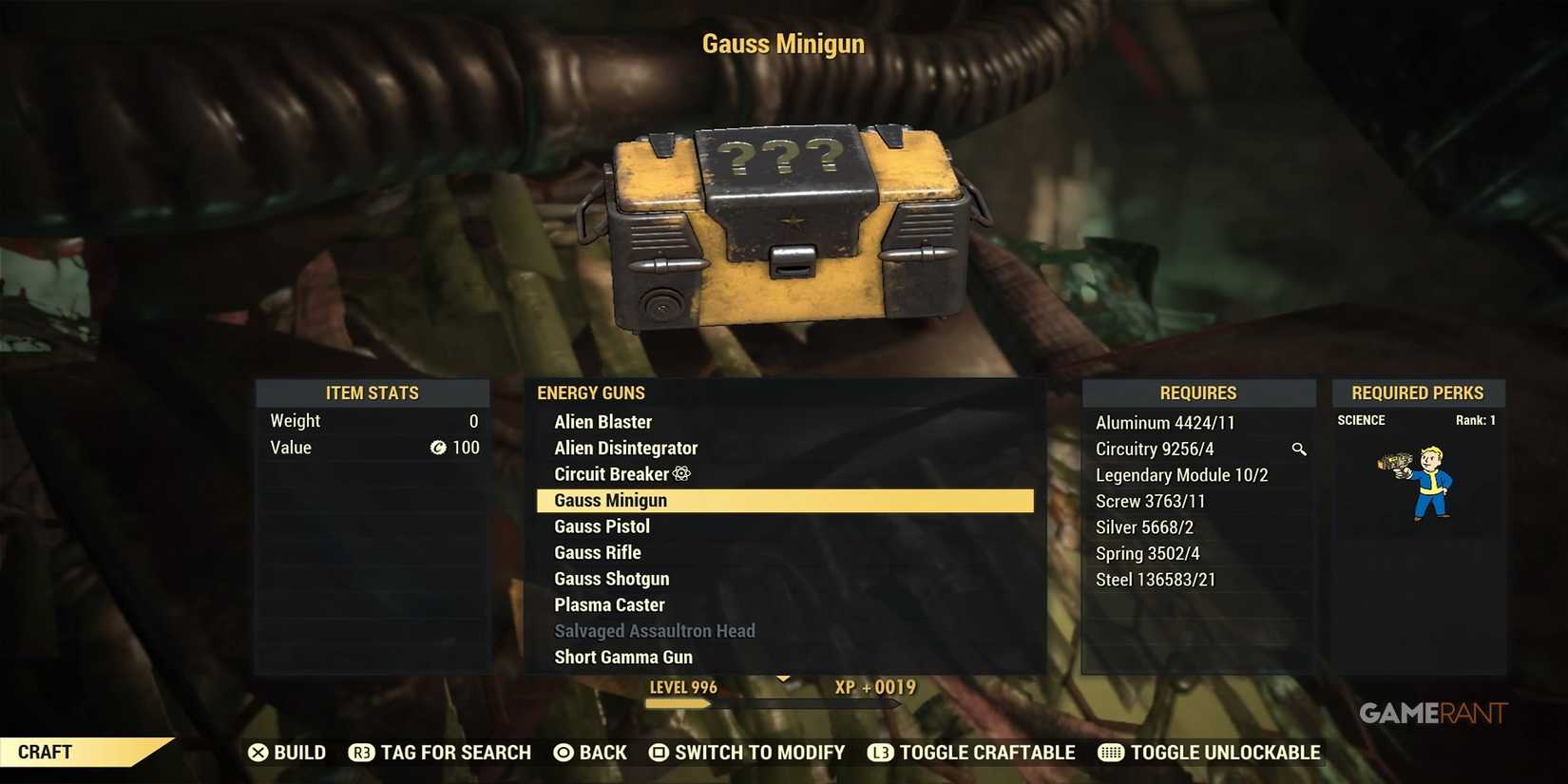Select the Plasma Caster entry
1568x784 pixels.
[609, 604]
